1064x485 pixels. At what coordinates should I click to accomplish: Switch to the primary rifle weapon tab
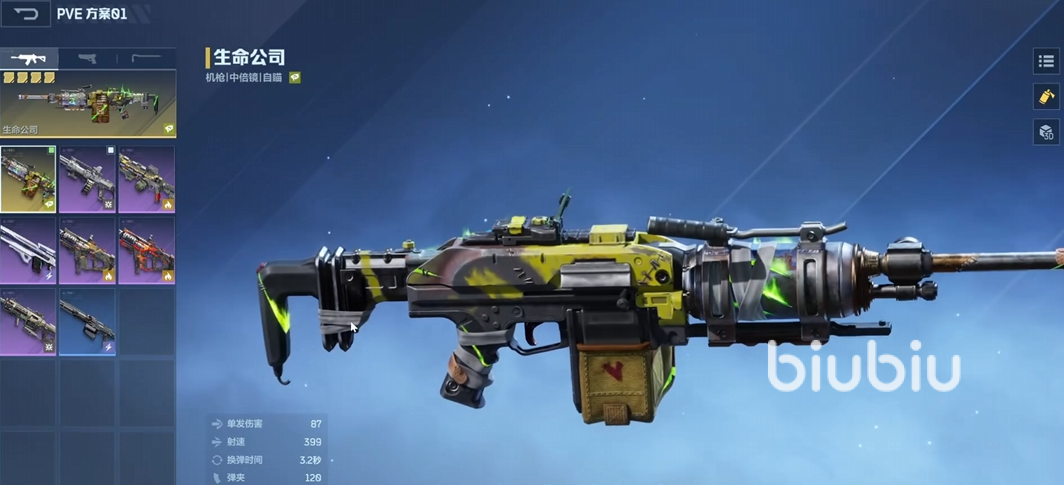click(x=29, y=58)
